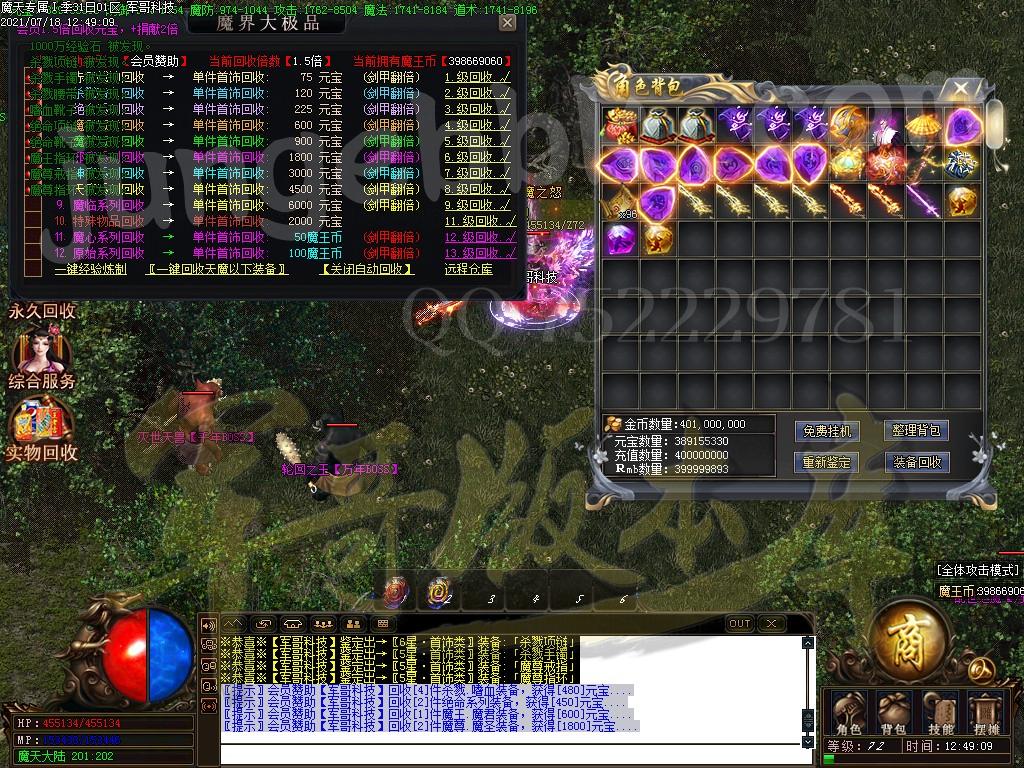
Task: Open the 摆摊 stall button
Action: [x=985, y=712]
